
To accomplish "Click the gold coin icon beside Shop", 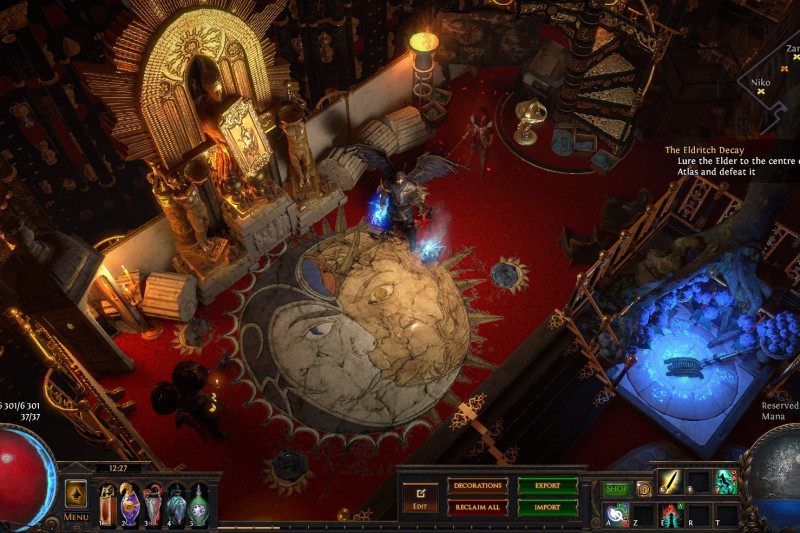I will [644, 489].
